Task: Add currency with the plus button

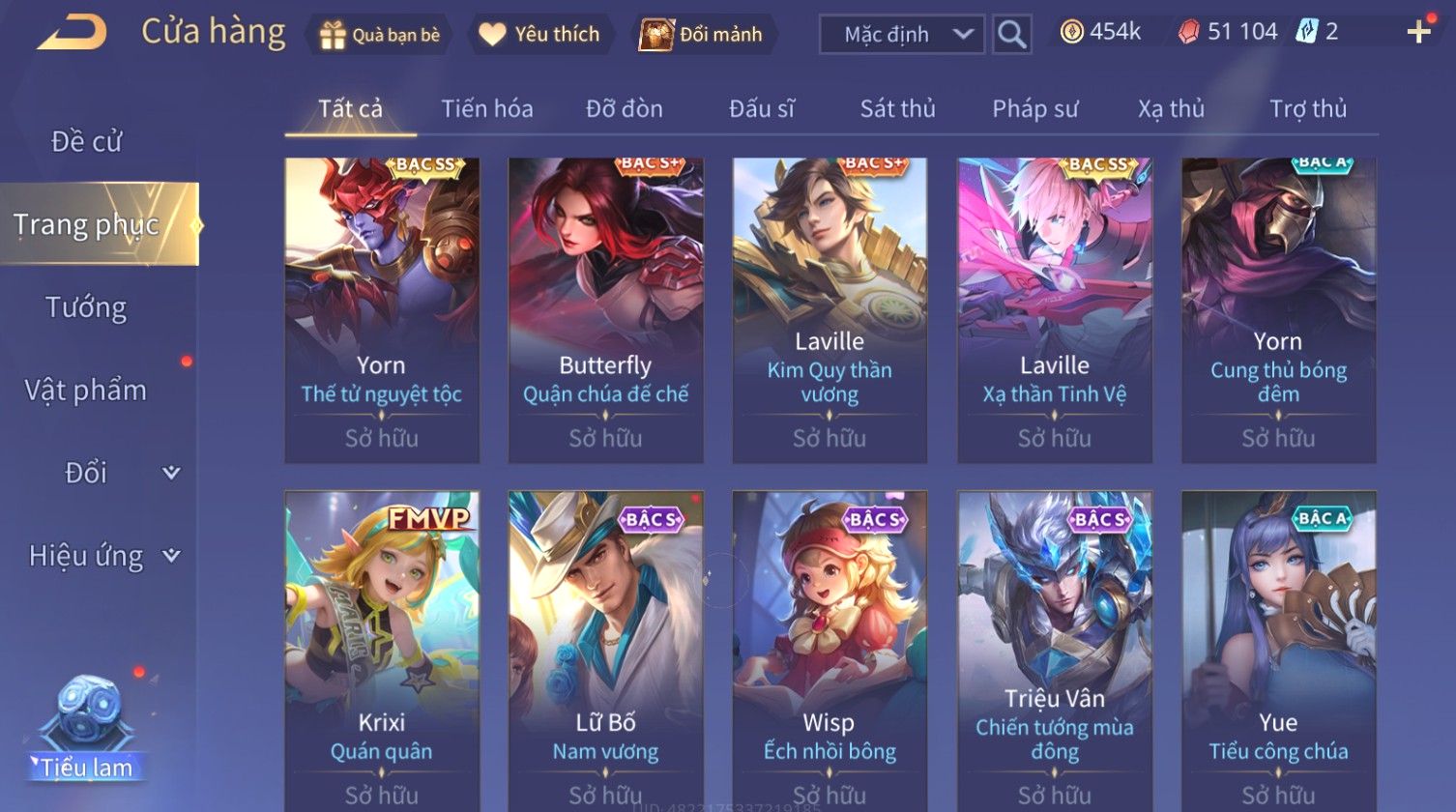Action: coord(1418,33)
